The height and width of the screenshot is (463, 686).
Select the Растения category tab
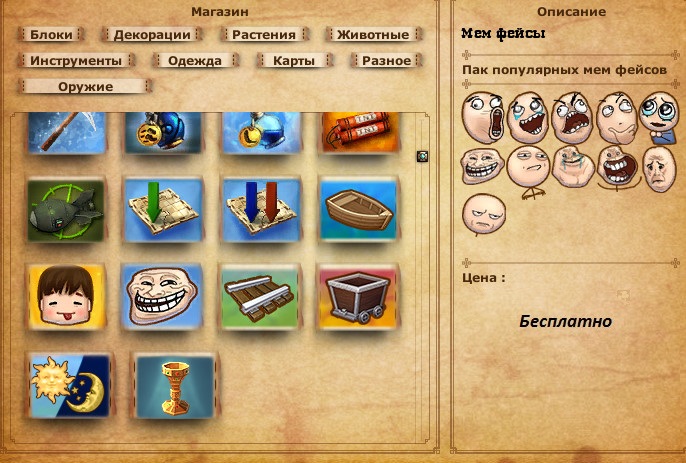click(x=264, y=34)
